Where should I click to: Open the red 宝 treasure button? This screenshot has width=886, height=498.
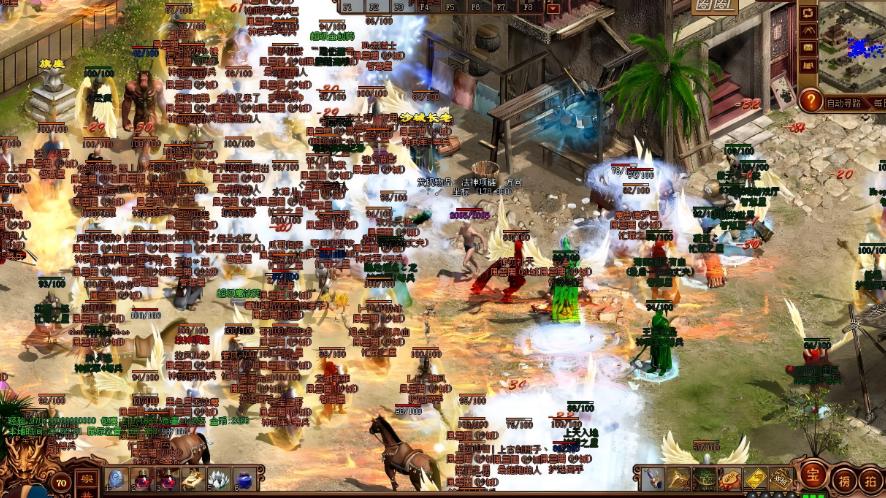812,477
